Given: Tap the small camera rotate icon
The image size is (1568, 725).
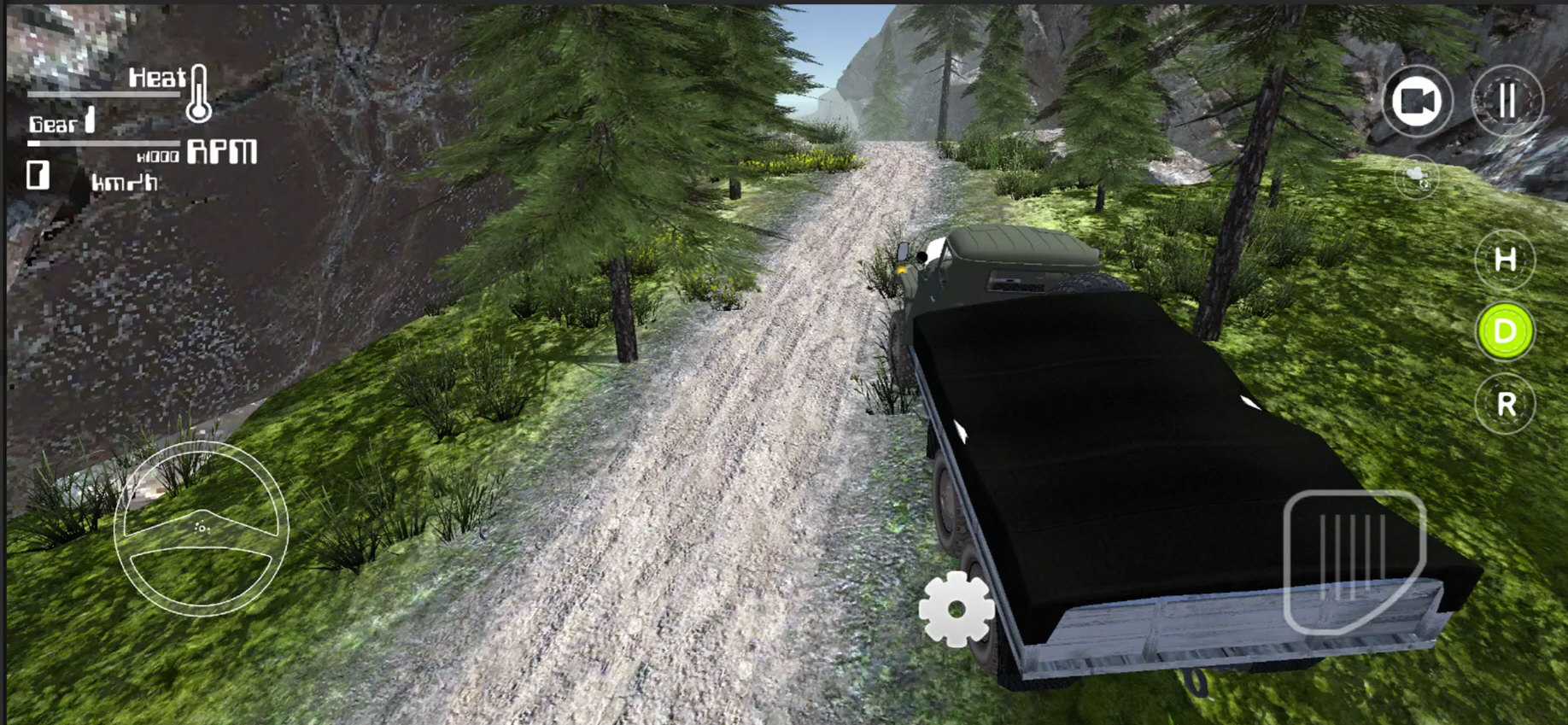Looking at the screenshot, I should pos(1417,177).
